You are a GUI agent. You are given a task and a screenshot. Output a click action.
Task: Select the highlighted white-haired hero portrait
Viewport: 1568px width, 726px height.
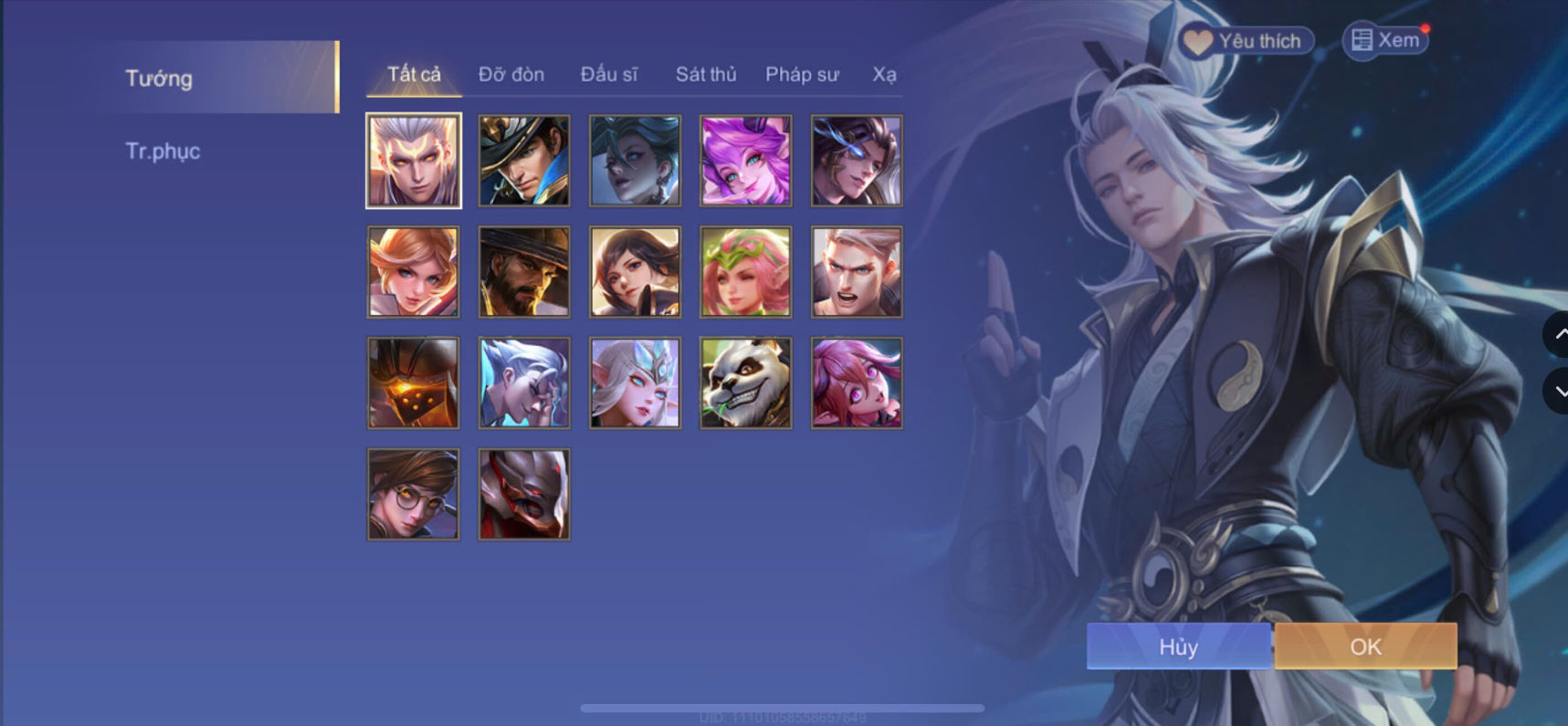click(413, 160)
